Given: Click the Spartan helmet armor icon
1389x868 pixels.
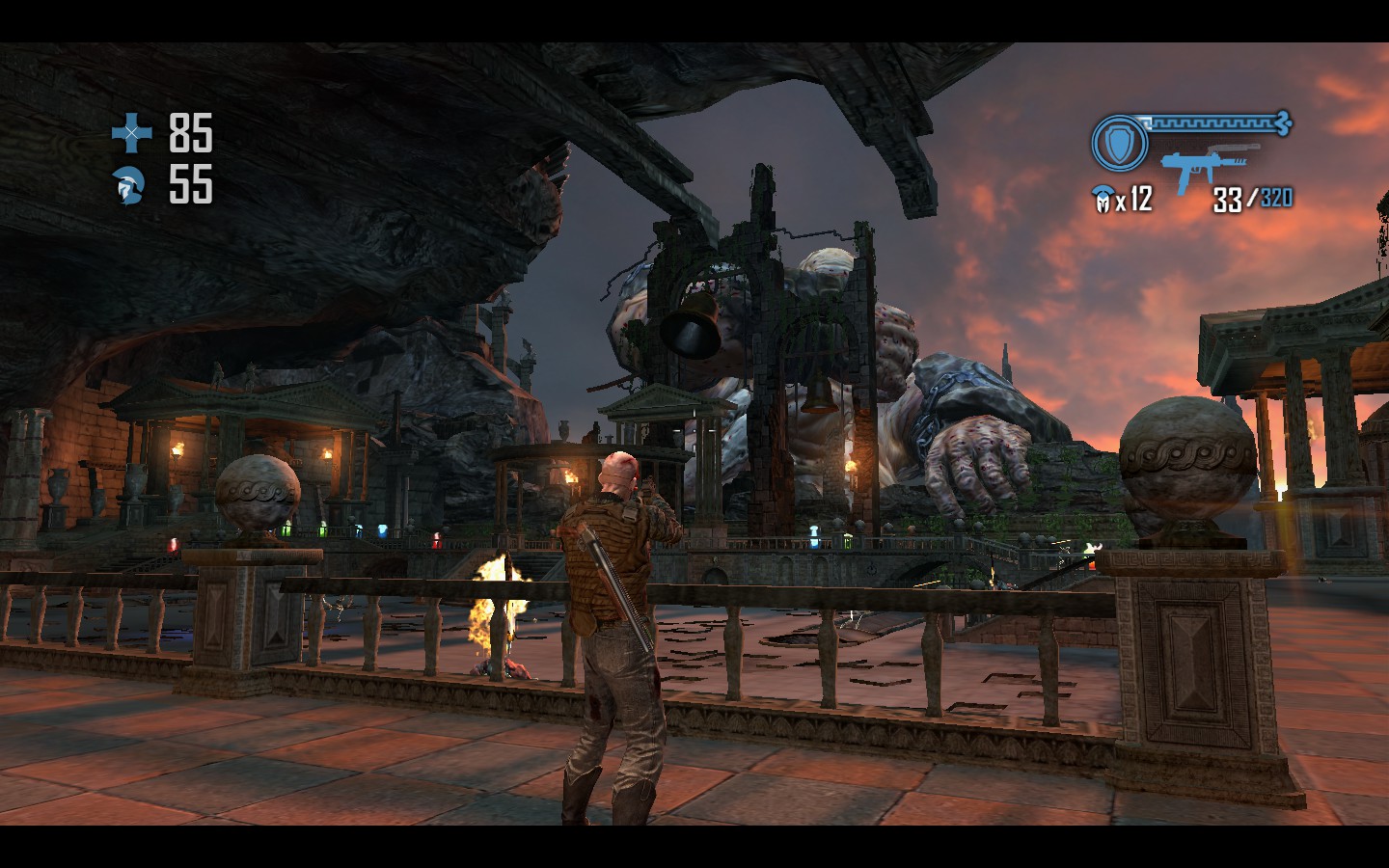Looking at the screenshot, I should pos(129,185).
